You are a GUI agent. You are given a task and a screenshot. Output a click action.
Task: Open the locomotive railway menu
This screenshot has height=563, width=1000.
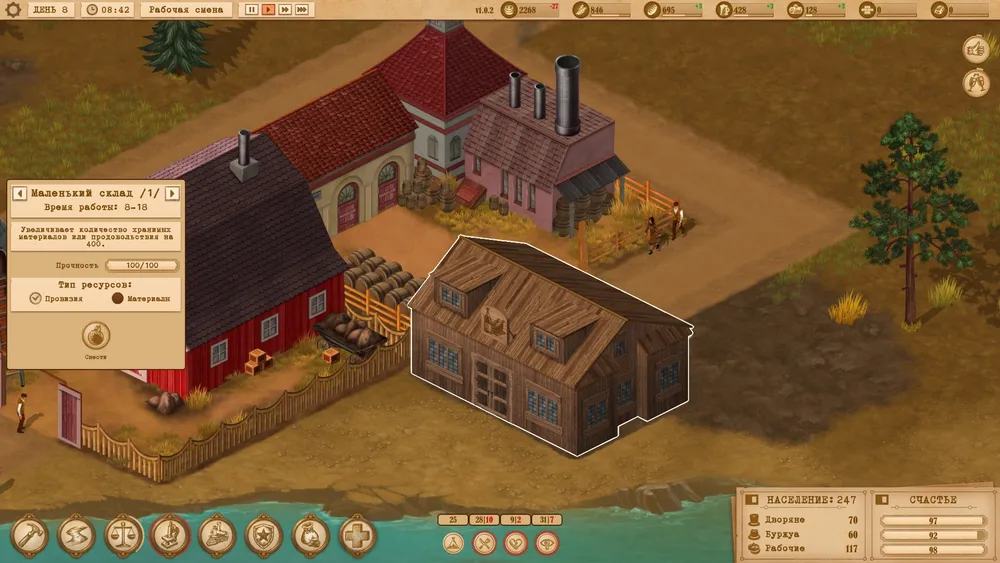tap(218, 536)
